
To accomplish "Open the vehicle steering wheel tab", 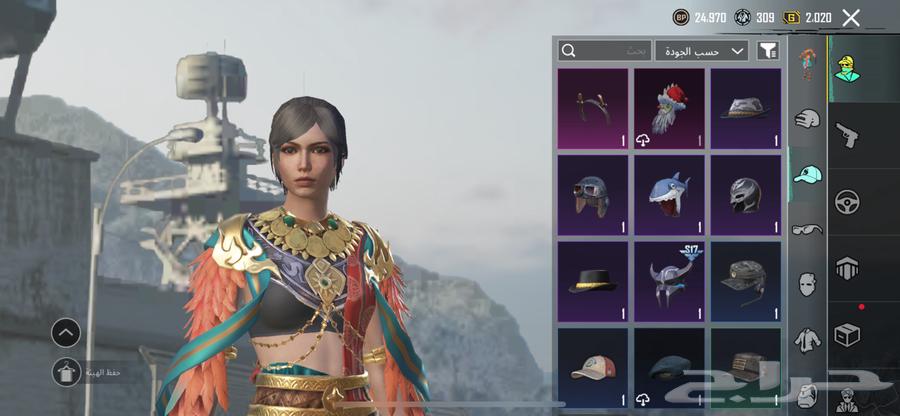I will [847, 201].
